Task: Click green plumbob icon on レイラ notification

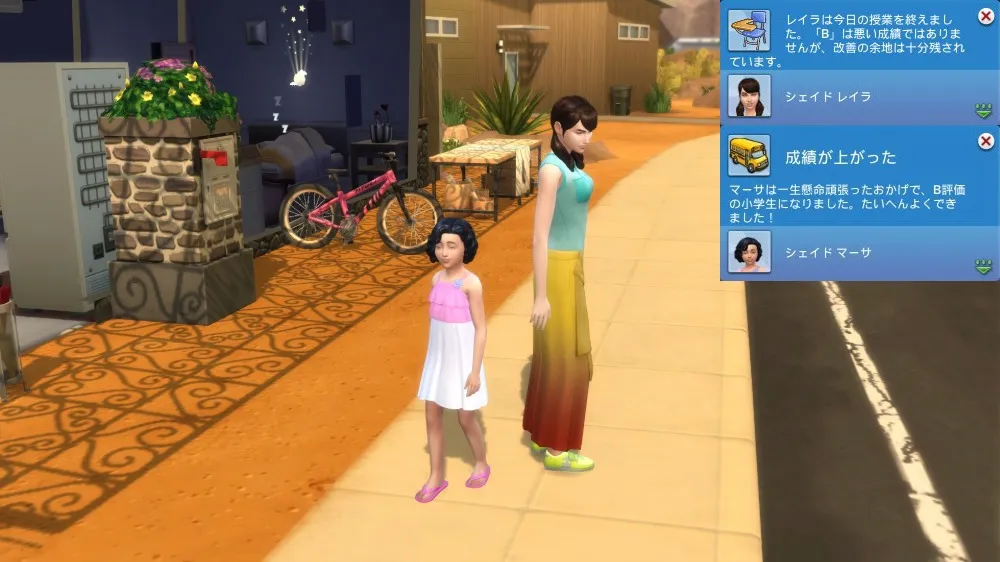Action: 983,110
